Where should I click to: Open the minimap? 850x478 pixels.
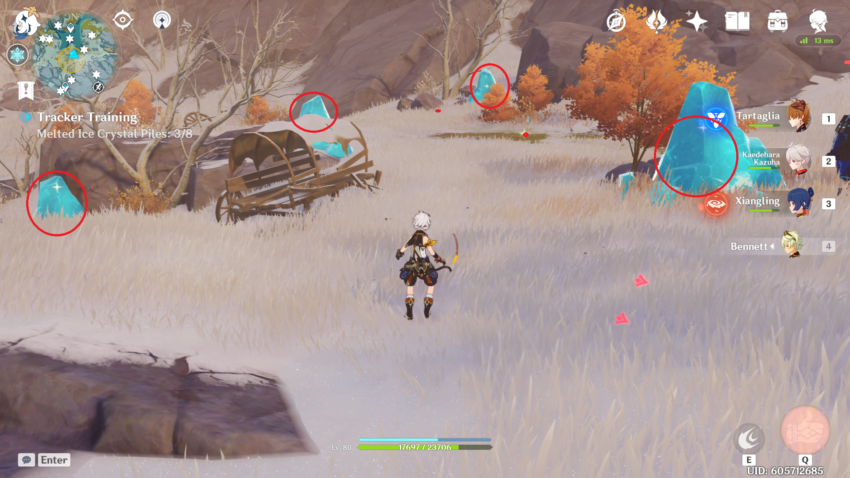[x=74, y=56]
